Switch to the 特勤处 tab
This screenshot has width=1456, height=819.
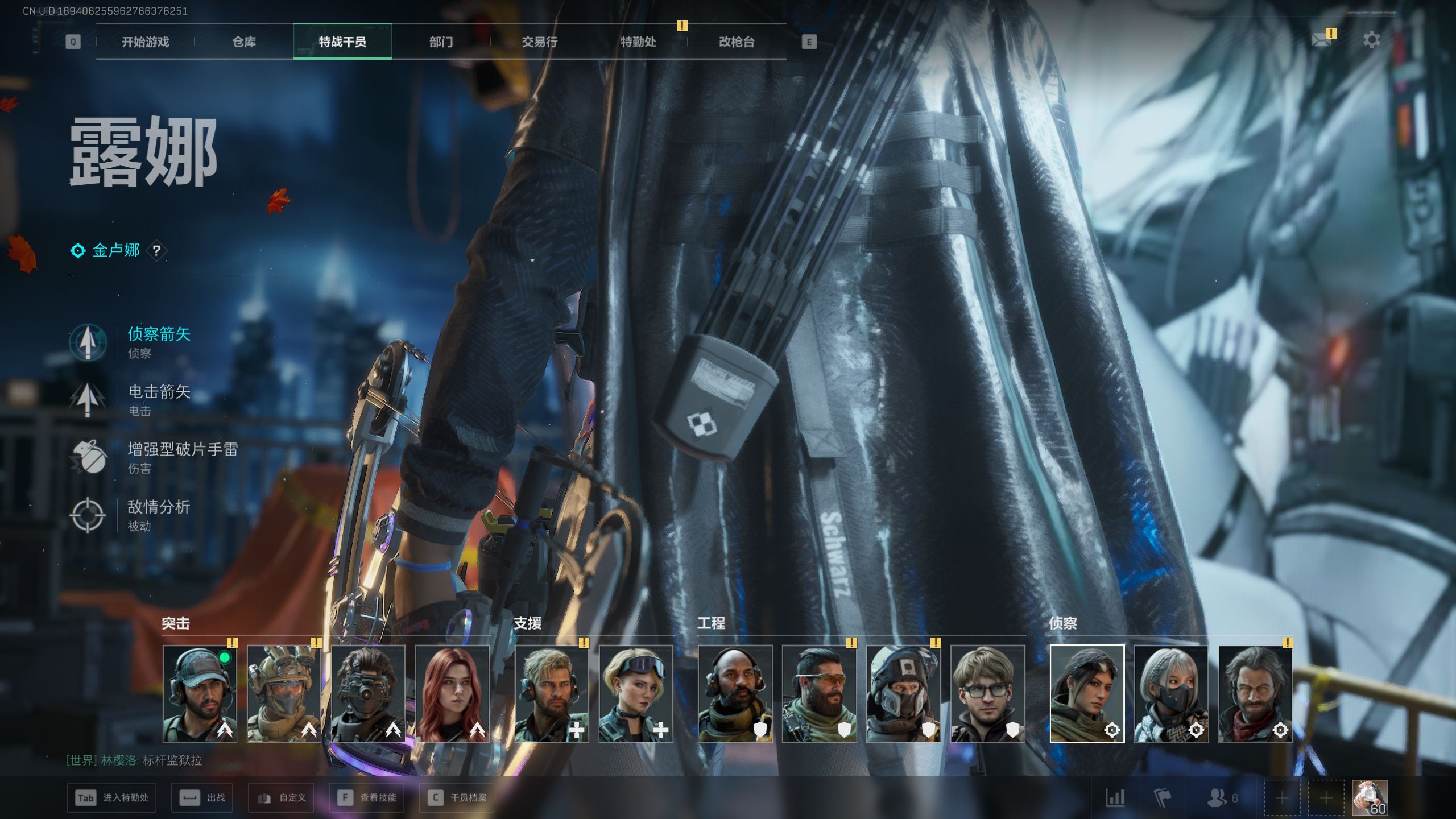[638, 42]
